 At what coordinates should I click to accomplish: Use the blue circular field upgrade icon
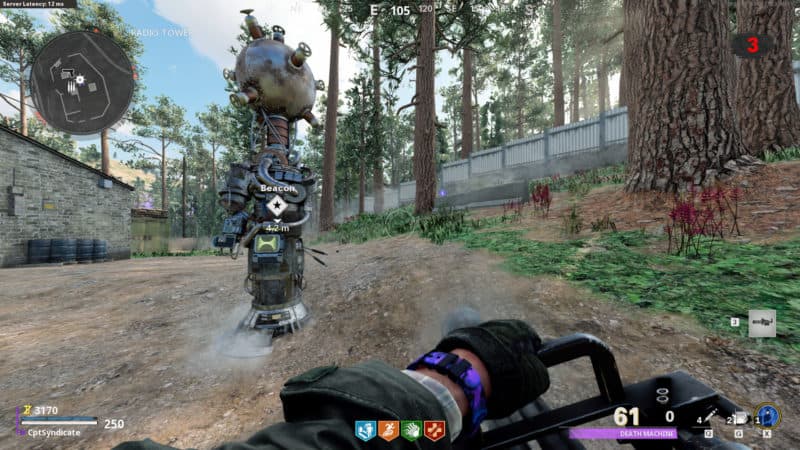pos(767,415)
